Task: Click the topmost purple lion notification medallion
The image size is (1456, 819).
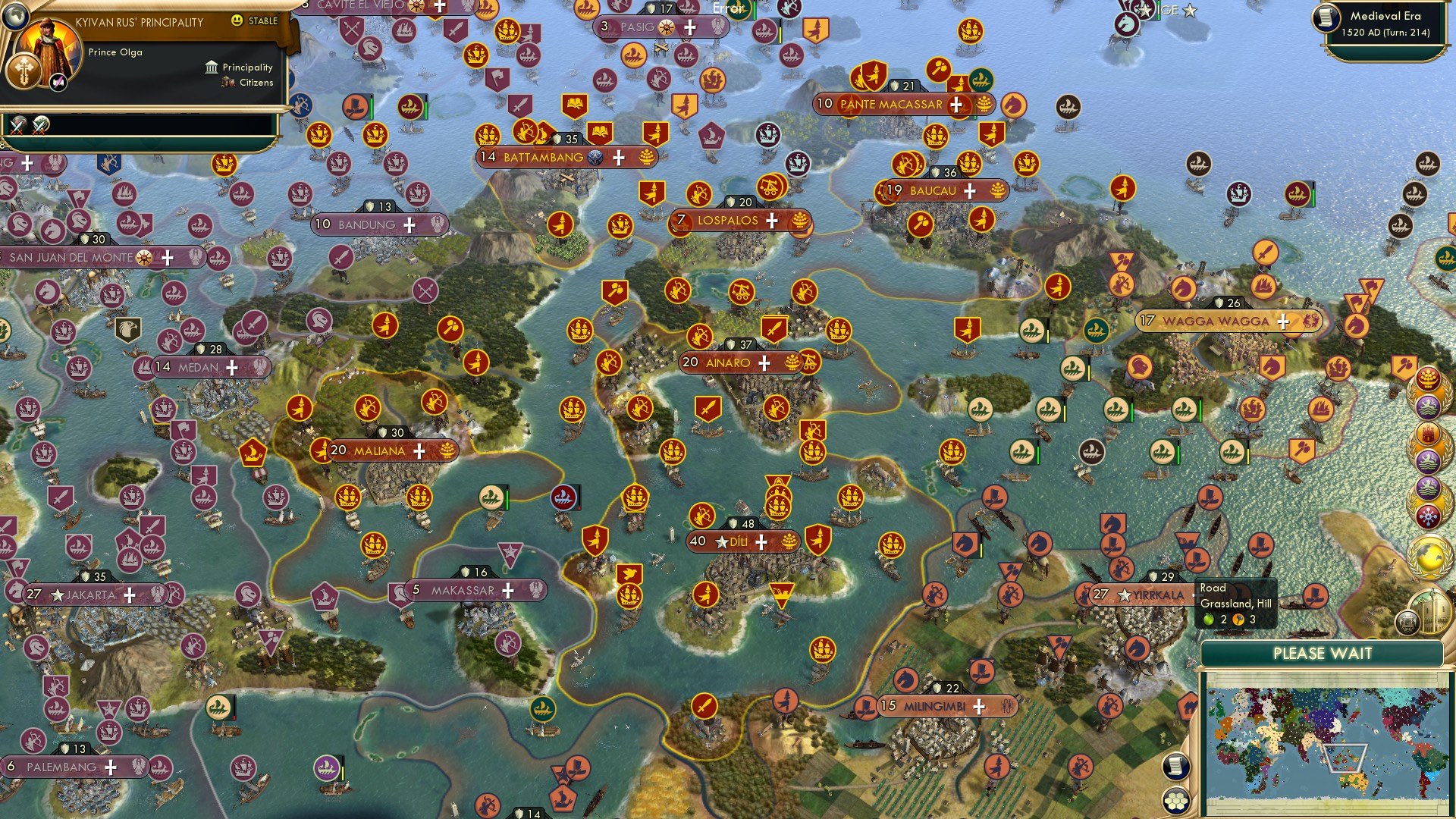Action: point(1427,406)
